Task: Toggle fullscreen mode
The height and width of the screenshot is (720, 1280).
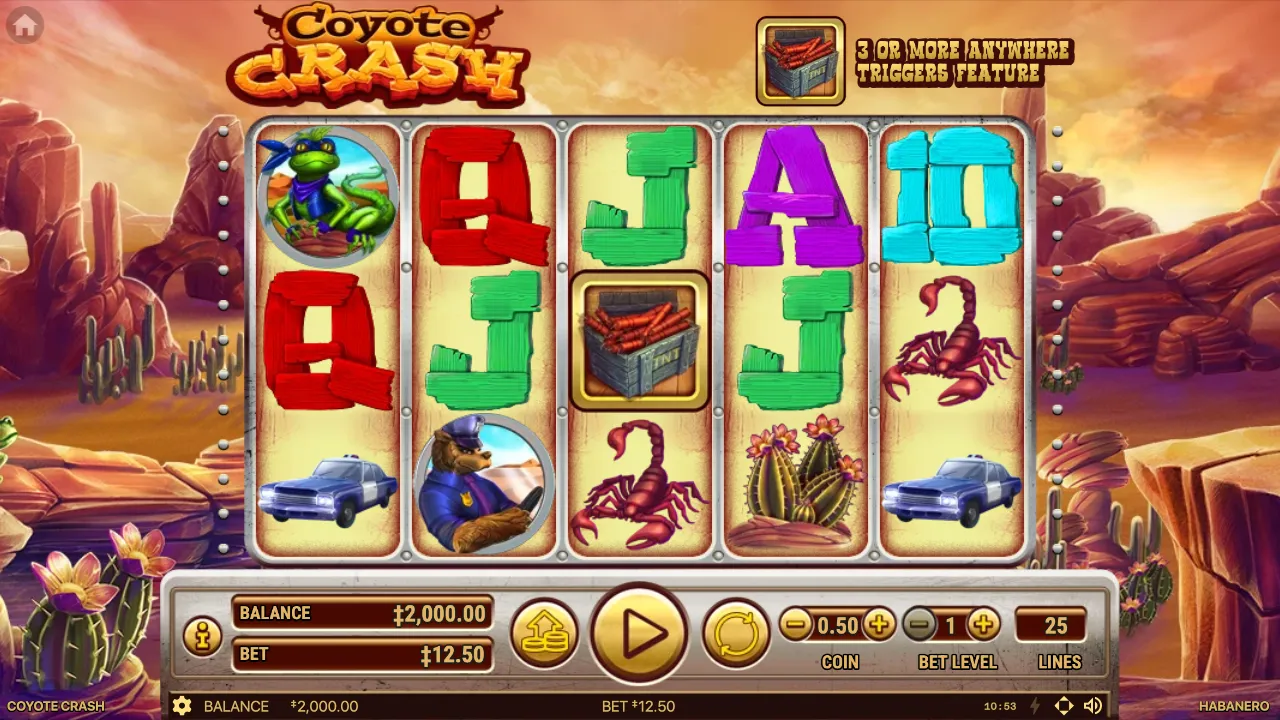Action: click(x=1064, y=706)
